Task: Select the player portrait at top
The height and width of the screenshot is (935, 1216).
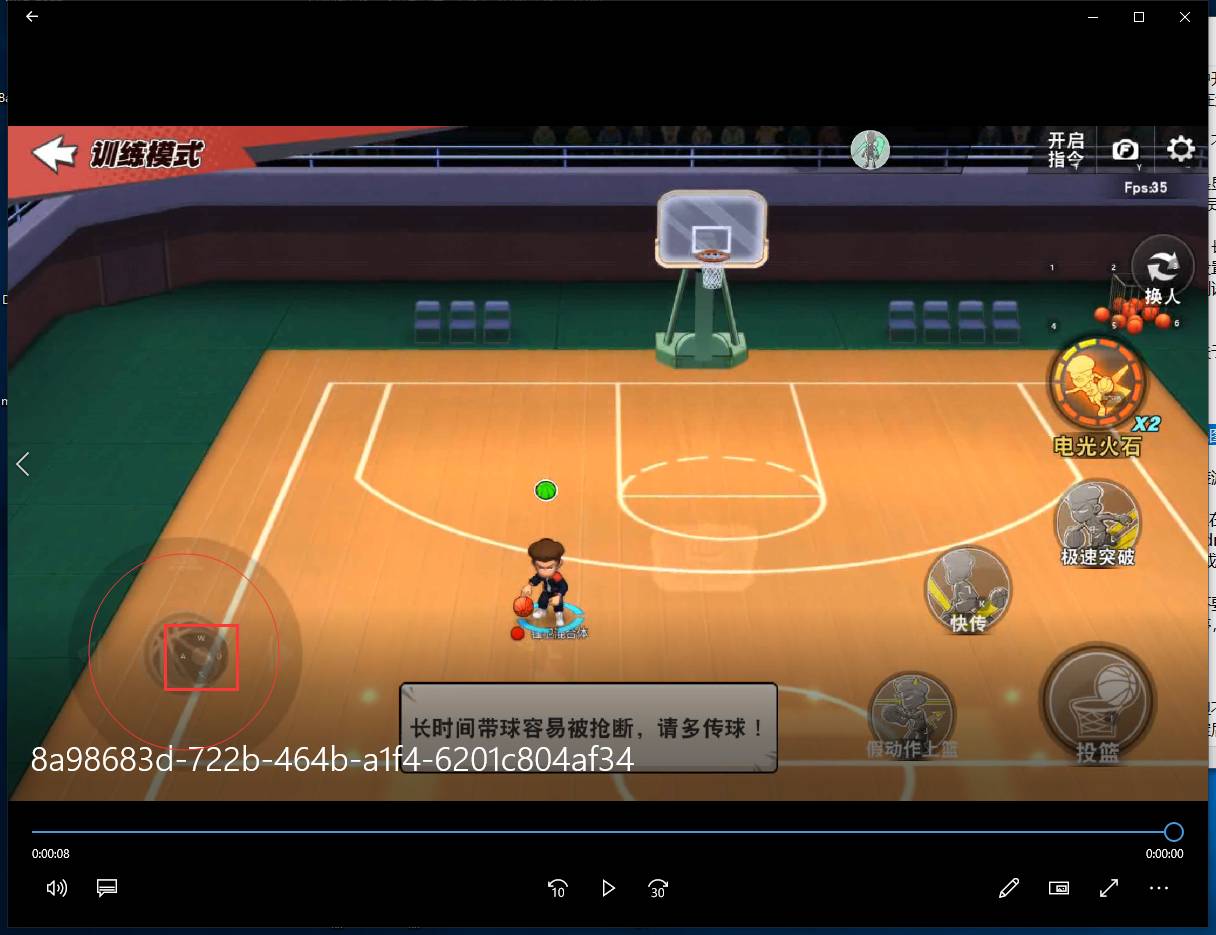Action: click(x=870, y=150)
